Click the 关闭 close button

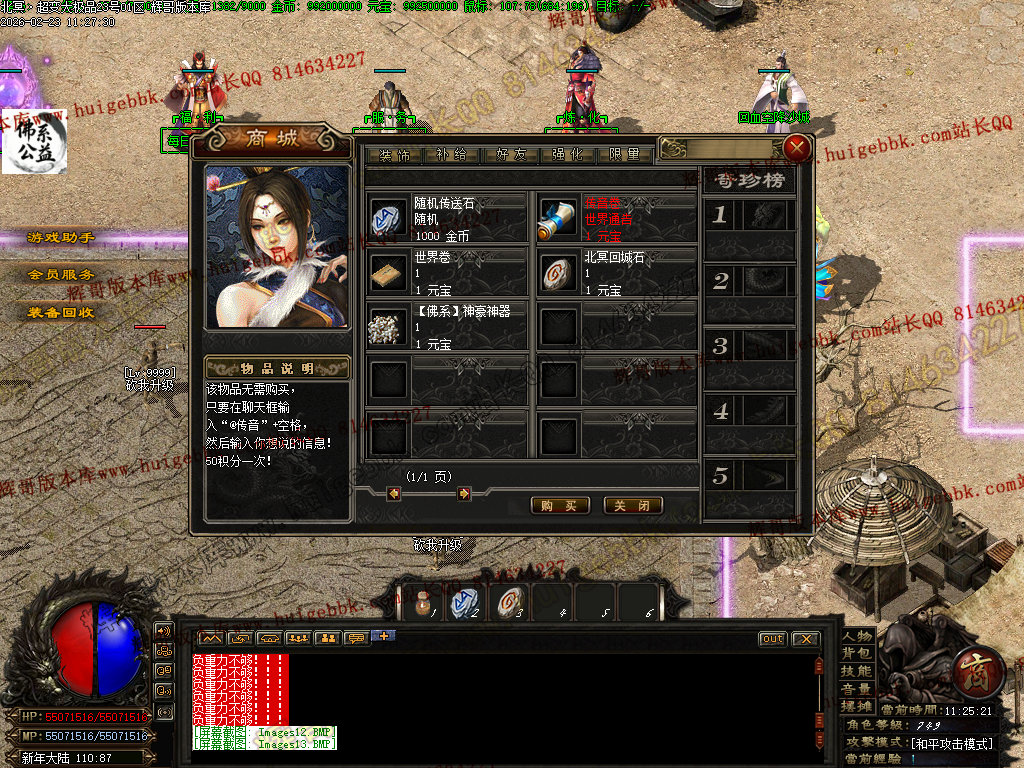coord(633,506)
